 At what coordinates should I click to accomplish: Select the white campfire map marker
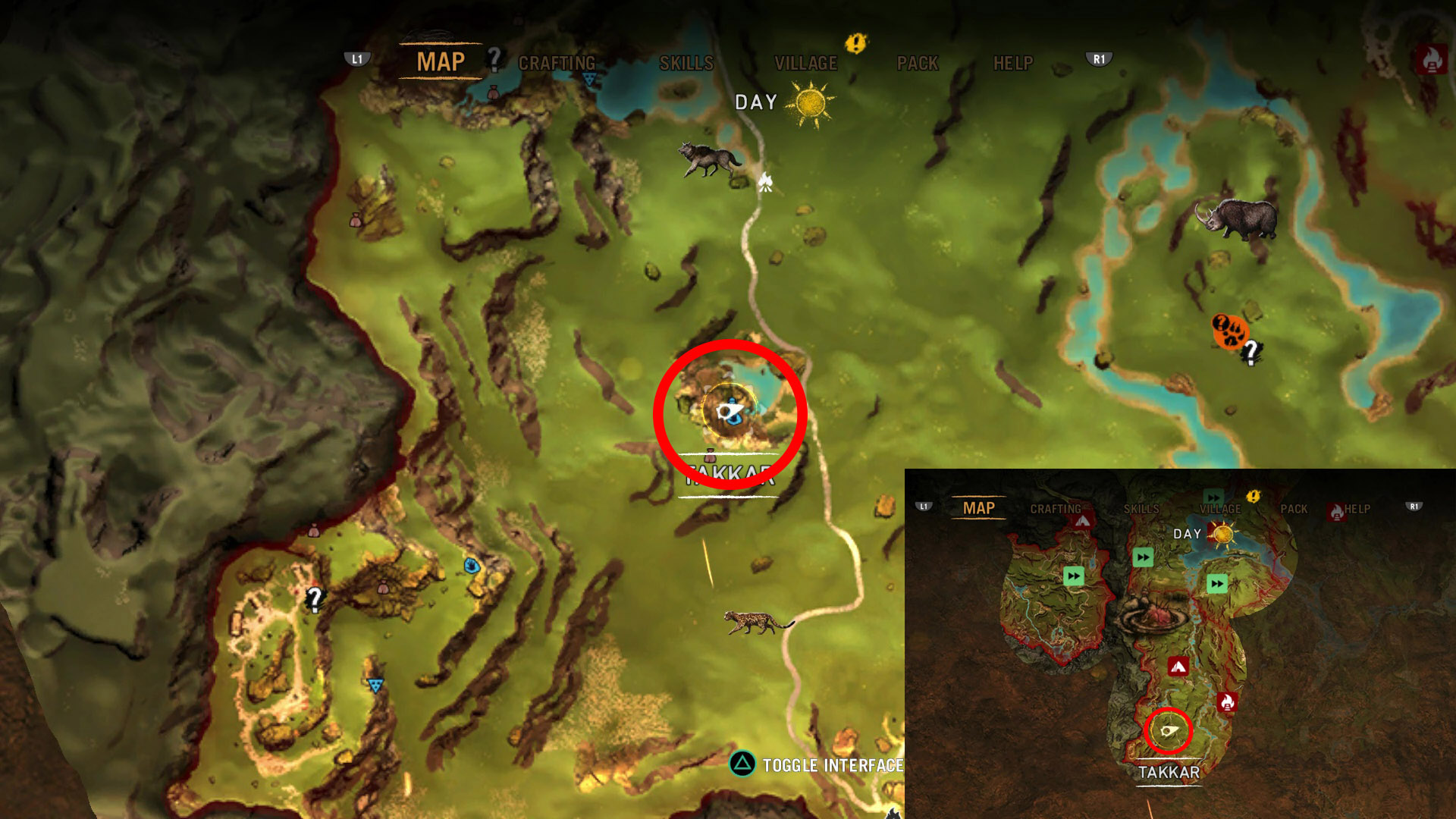tap(765, 182)
